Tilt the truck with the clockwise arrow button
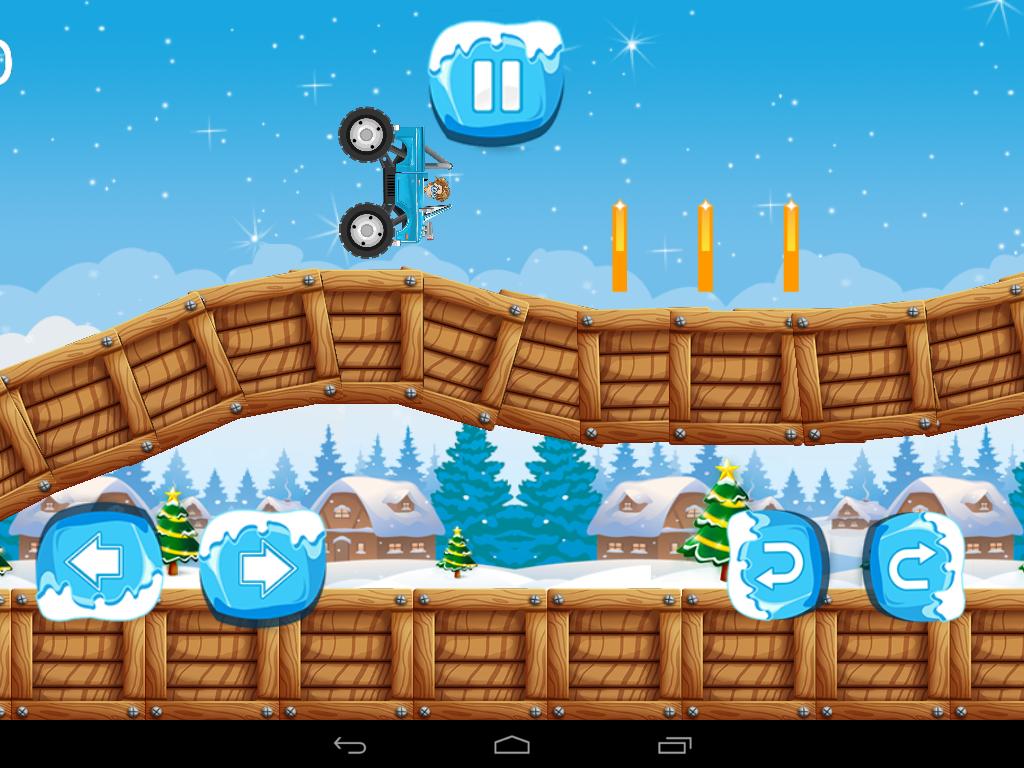The height and width of the screenshot is (768, 1024). pyautogui.click(x=914, y=567)
